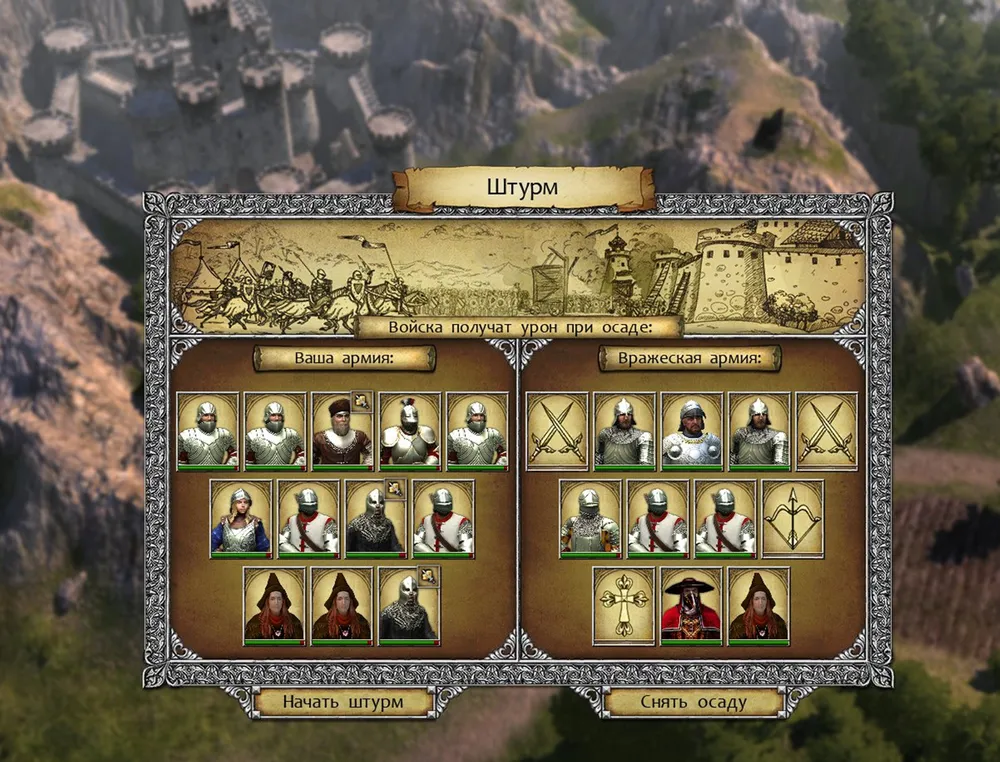Start the assault with Начать штурм
1000x762 pixels.
(x=343, y=702)
